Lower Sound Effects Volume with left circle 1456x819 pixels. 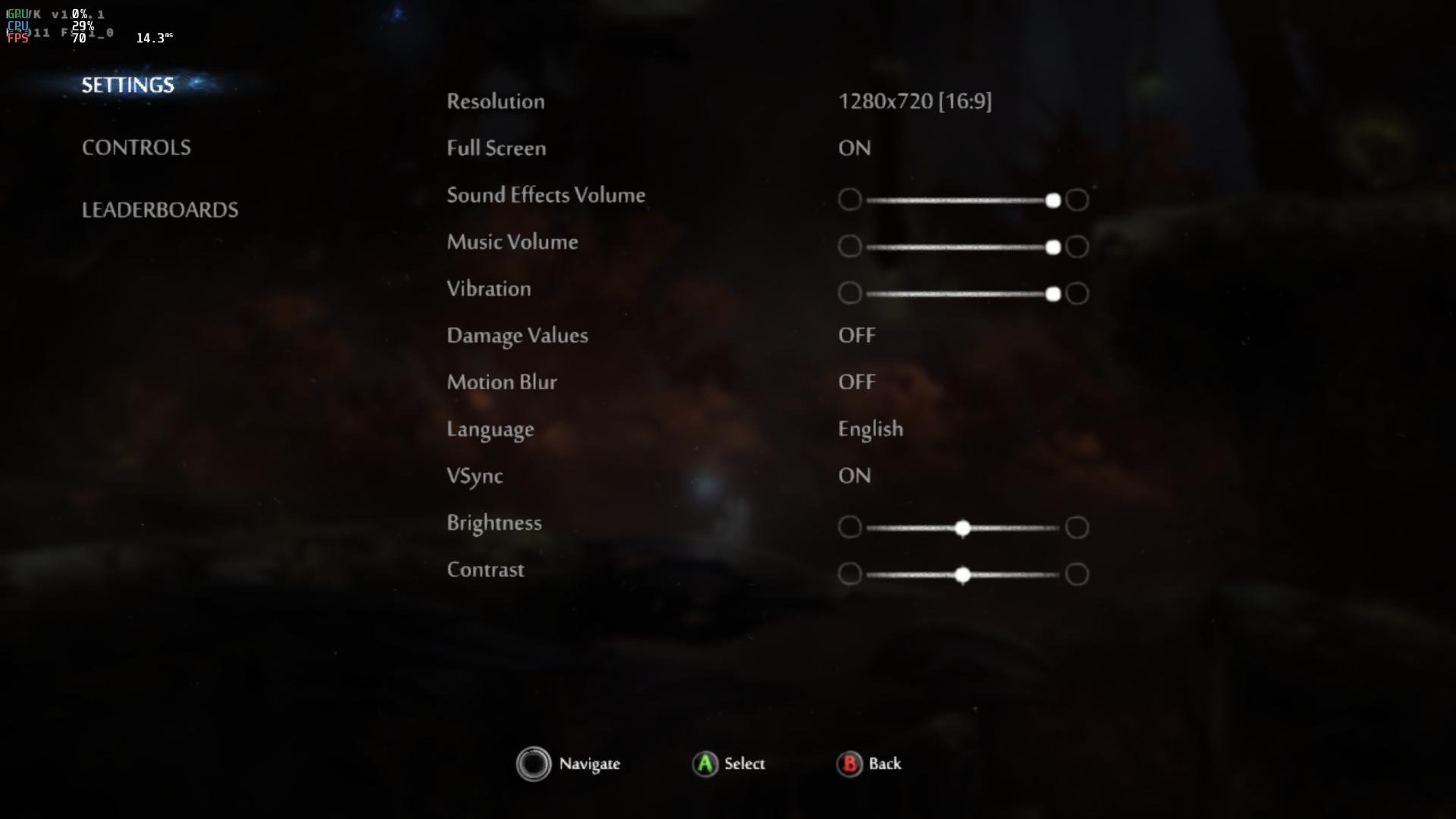pyautogui.click(x=850, y=199)
